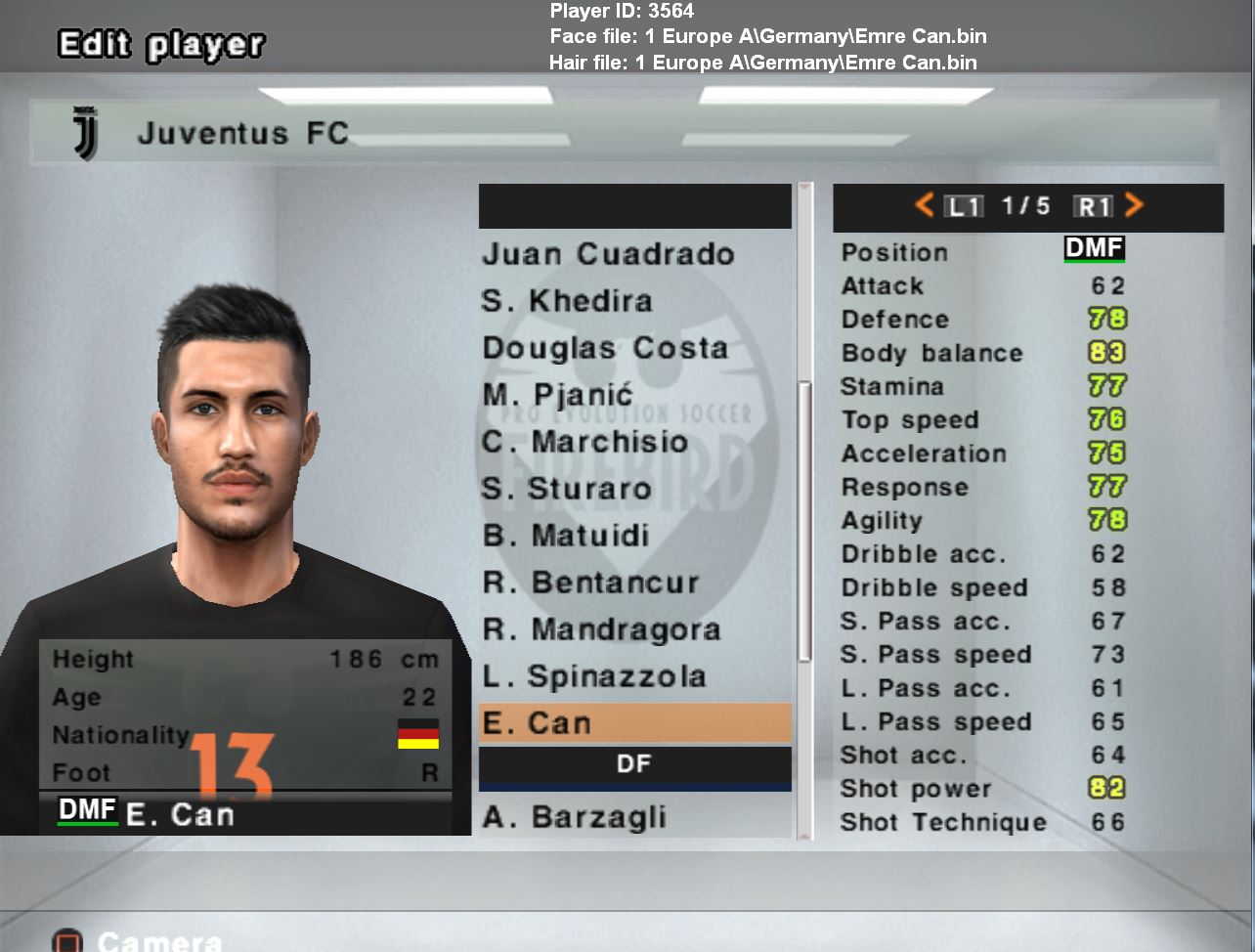Select Juan Cuadrado from the squad list
Screen dimensions: 1255x952
[610, 255]
